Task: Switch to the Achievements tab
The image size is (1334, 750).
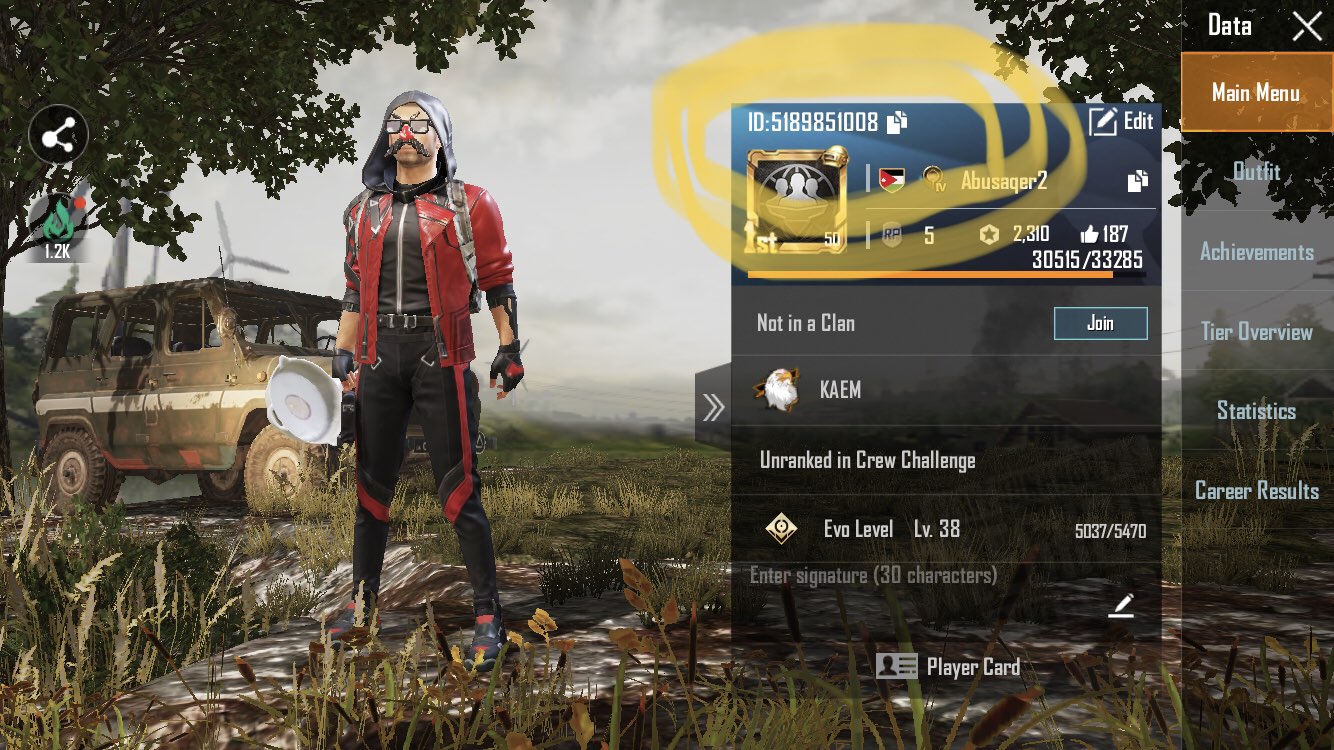Action: [1256, 253]
